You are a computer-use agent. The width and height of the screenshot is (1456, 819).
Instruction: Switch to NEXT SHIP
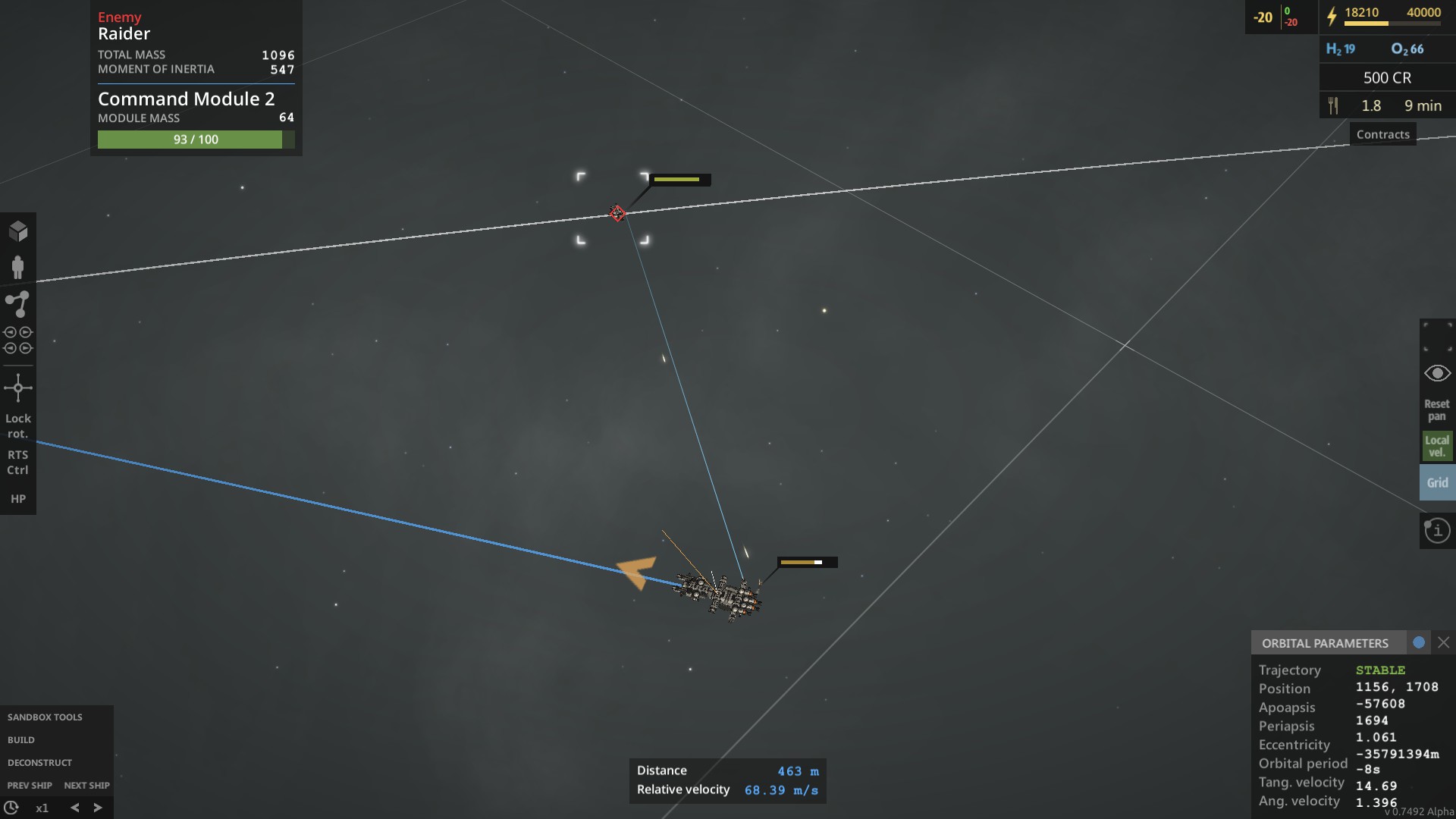tap(87, 785)
